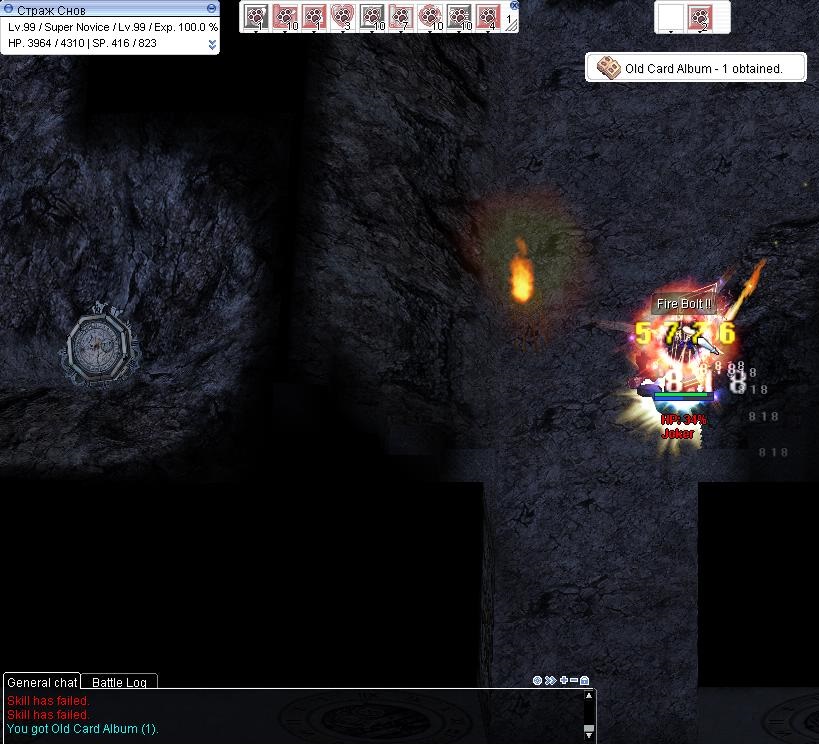The width and height of the screenshot is (819, 744).
Task: Switch to the General chat tab
Action: pyautogui.click(x=41, y=682)
